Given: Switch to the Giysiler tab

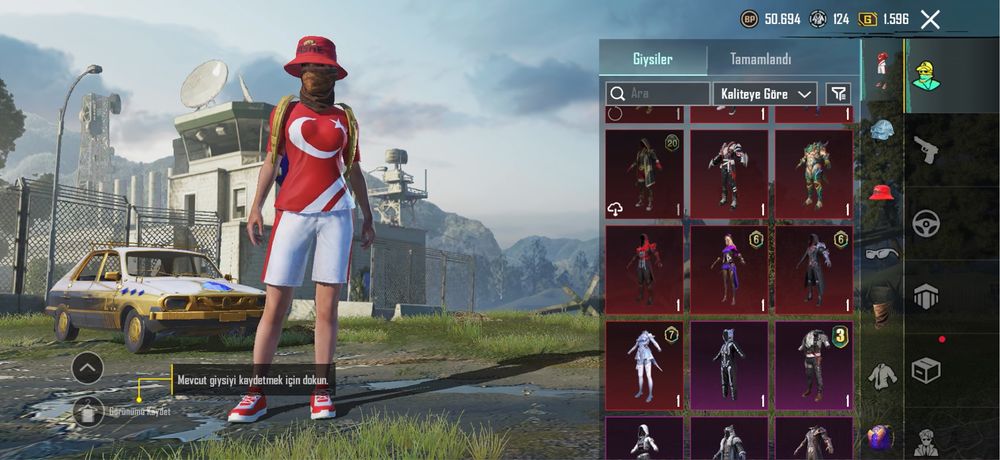Looking at the screenshot, I should point(652,59).
